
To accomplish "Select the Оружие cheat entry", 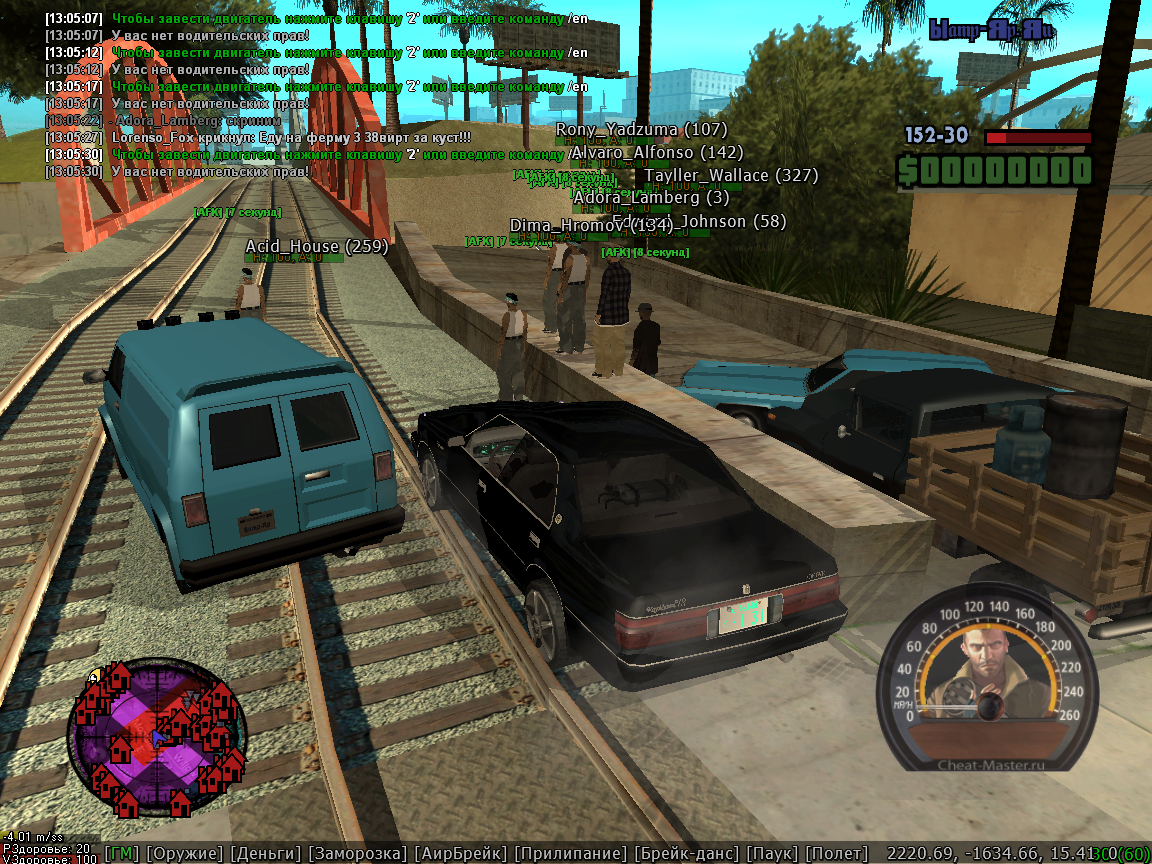I will [185, 853].
